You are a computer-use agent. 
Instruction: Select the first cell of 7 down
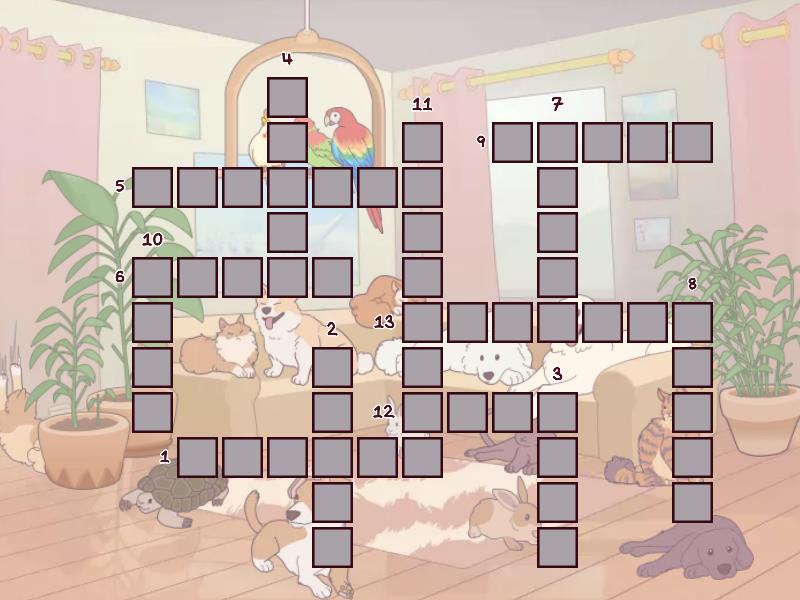557,142
